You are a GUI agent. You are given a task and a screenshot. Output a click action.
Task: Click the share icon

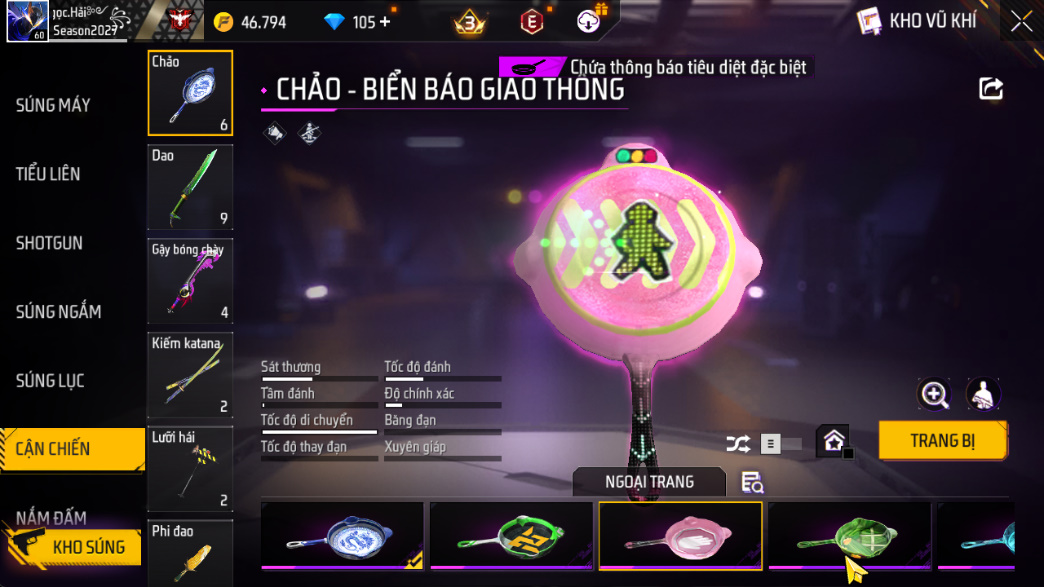990,89
